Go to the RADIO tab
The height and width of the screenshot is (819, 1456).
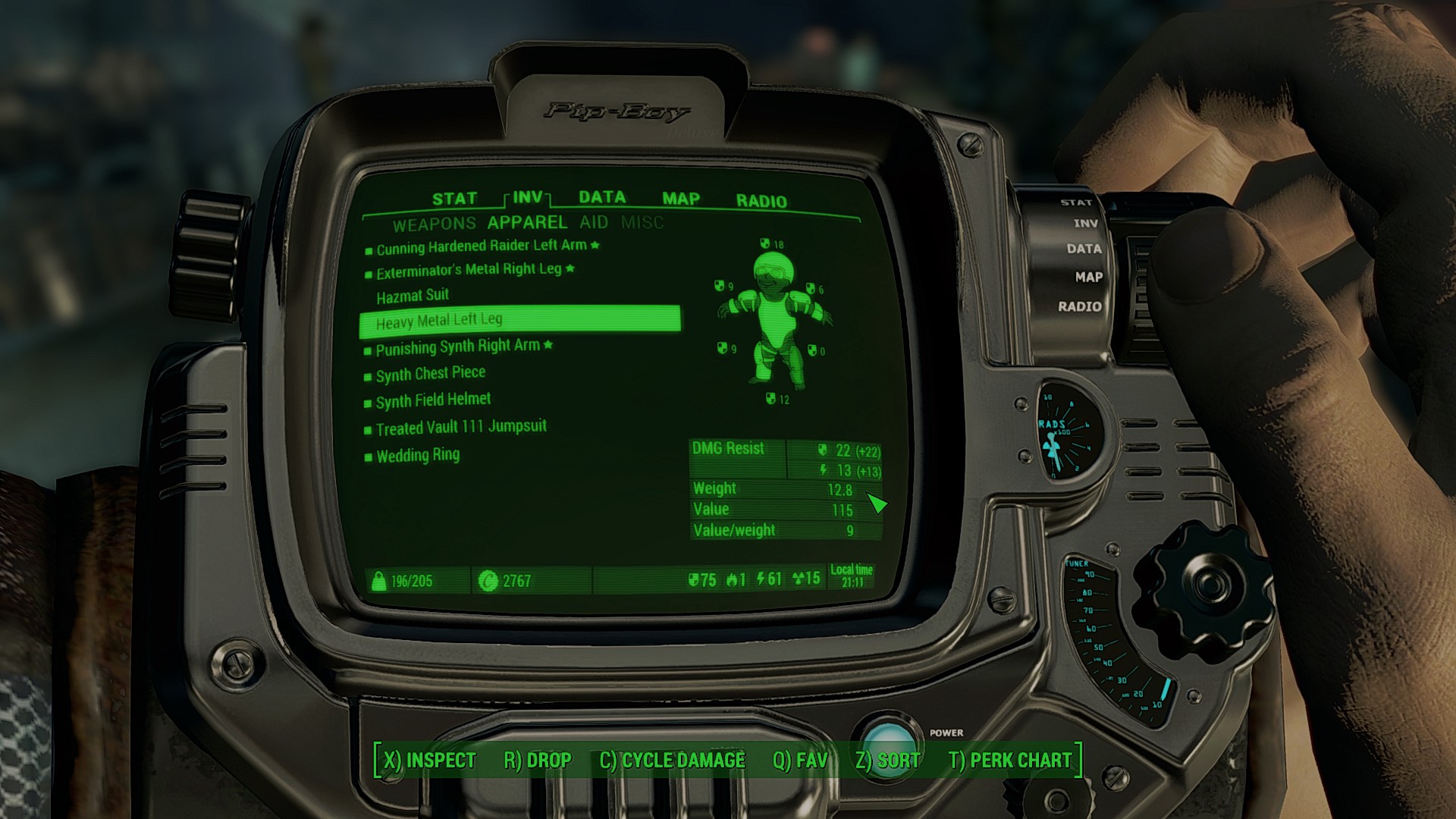[761, 201]
